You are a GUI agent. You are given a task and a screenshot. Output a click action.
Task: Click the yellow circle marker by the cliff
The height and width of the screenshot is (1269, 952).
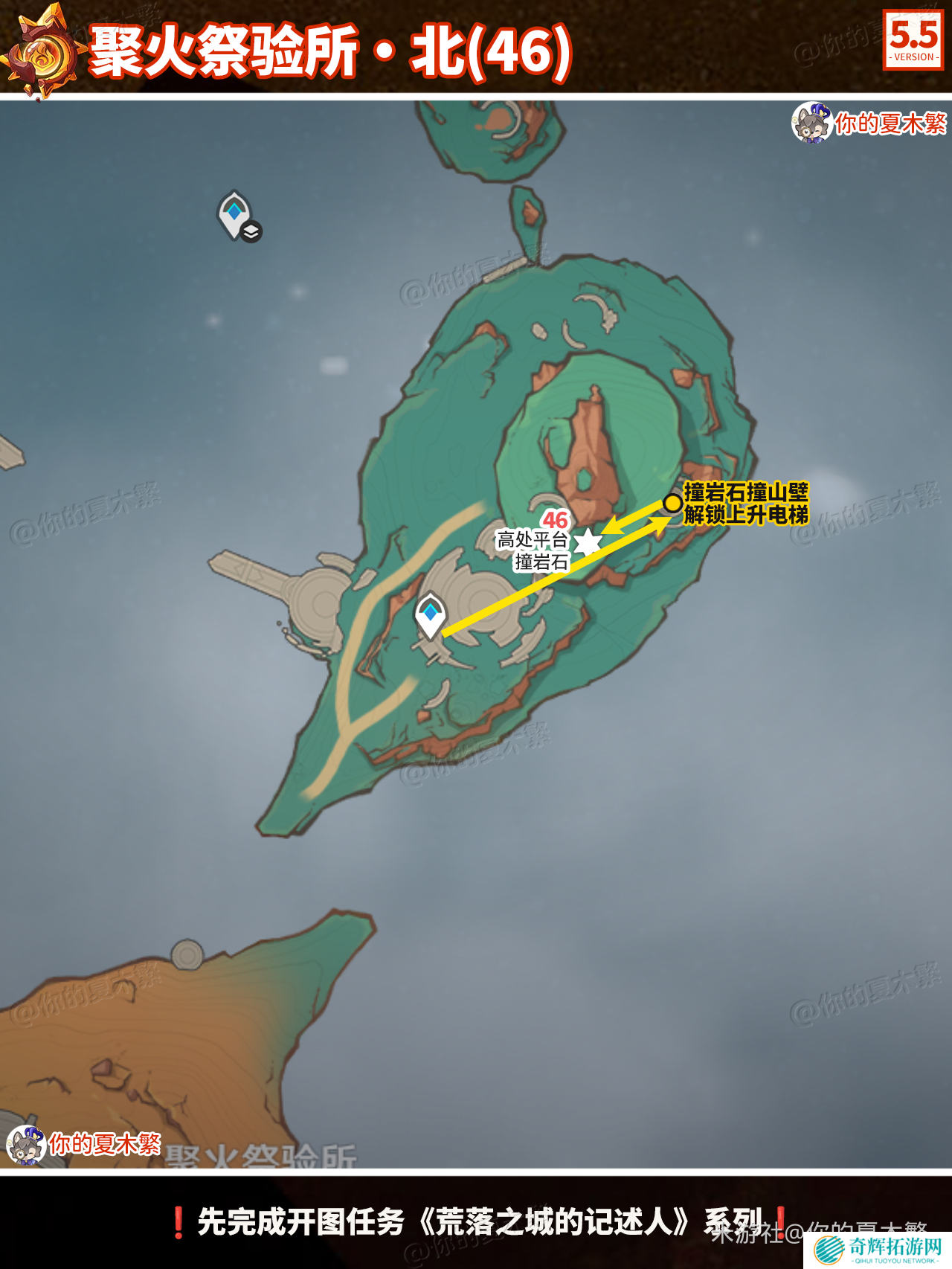coord(673,504)
